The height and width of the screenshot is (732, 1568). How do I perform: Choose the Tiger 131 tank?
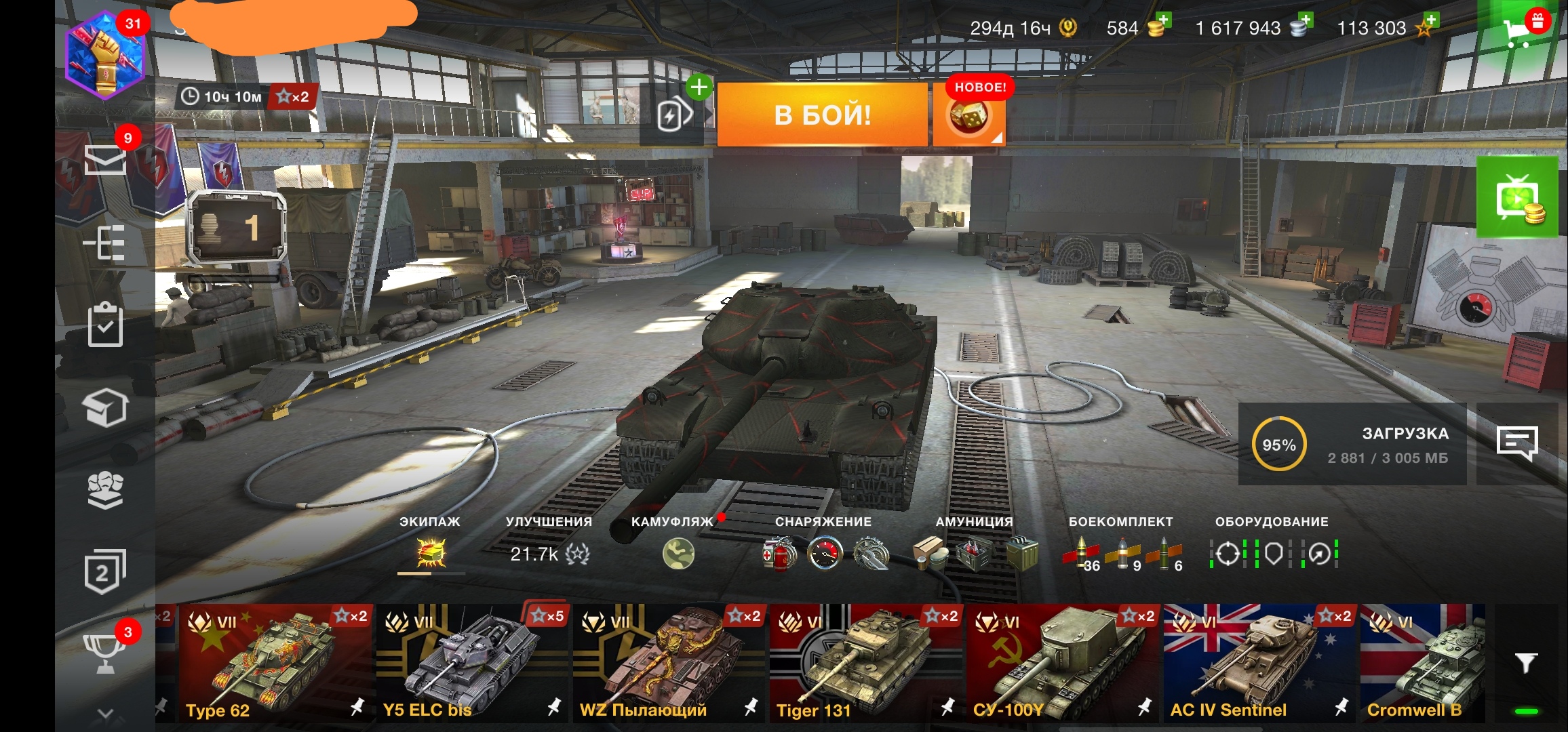click(x=865, y=663)
